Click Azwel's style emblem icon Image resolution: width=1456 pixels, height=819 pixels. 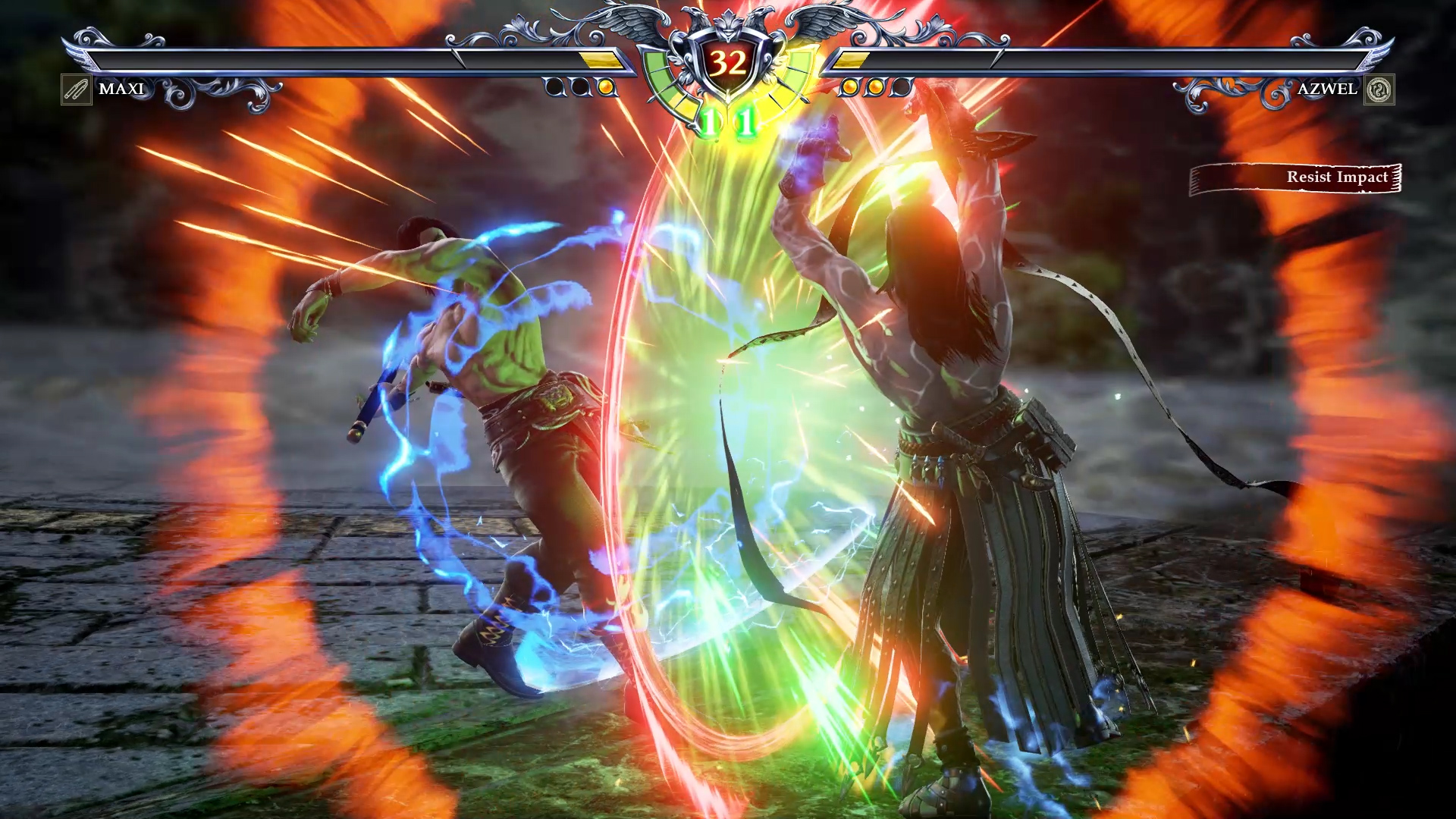click(x=1379, y=89)
